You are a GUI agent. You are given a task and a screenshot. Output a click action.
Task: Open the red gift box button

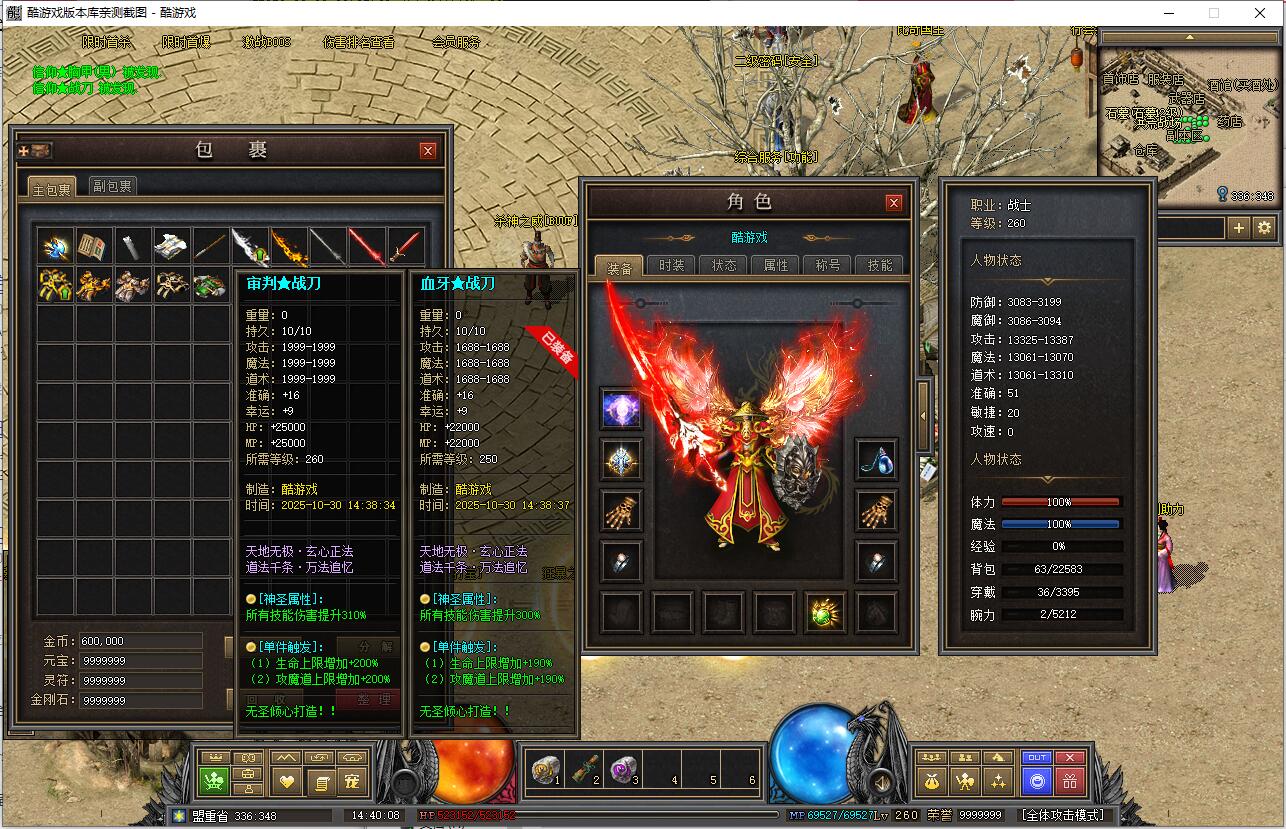point(1070,781)
